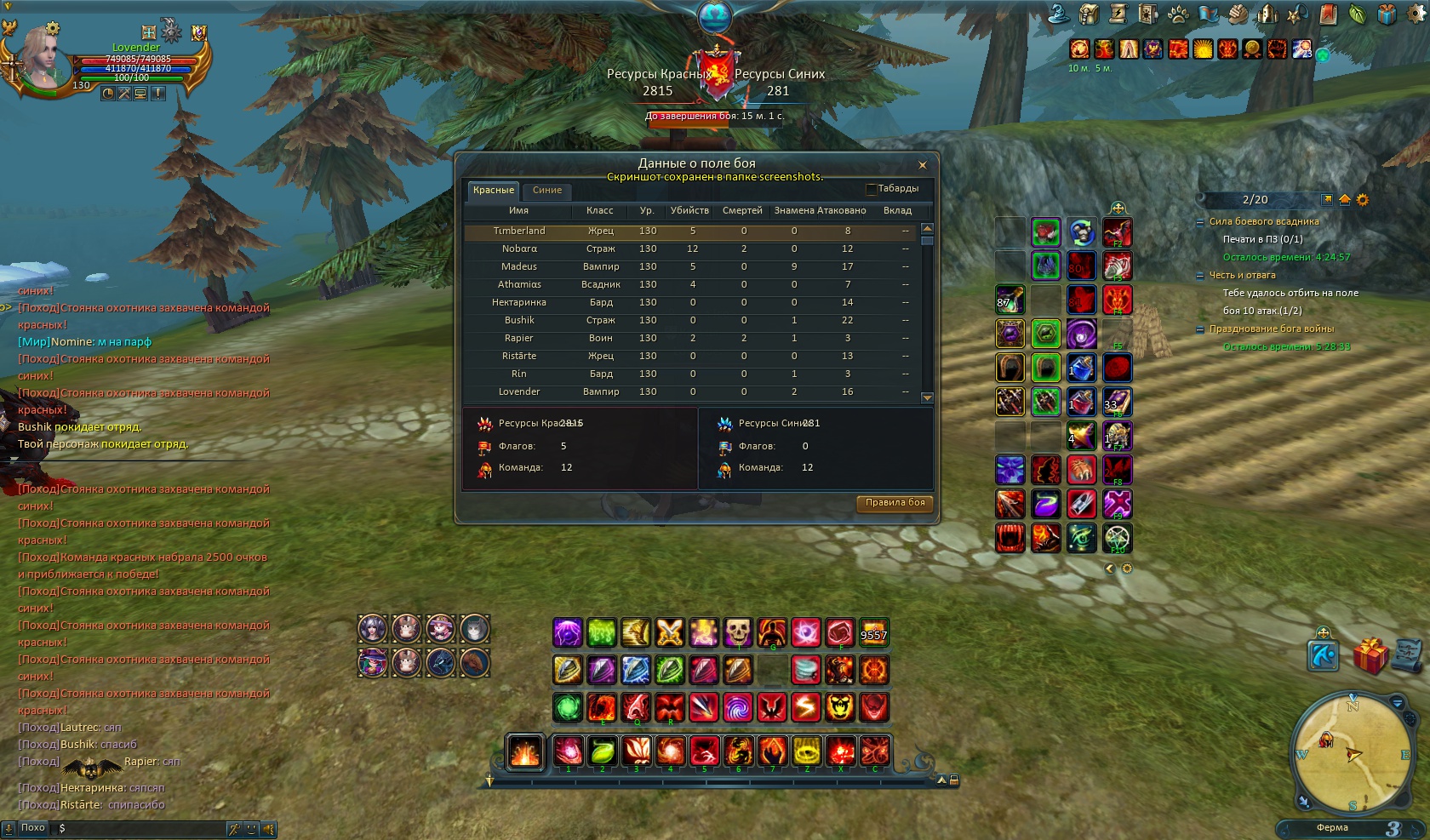The width and height of the screenshot is (1430, 840).
Task: Select the Madeus row in the list
Action: pos(519,267)
